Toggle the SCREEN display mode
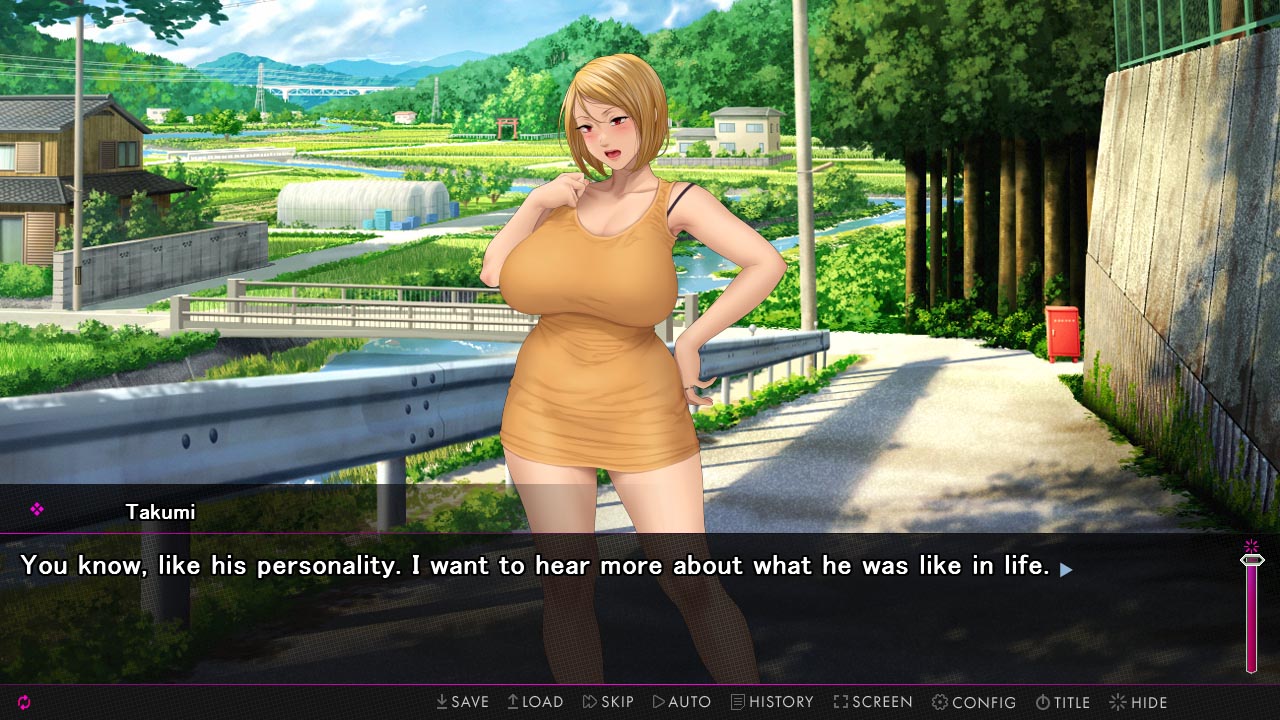 [873, 702]
